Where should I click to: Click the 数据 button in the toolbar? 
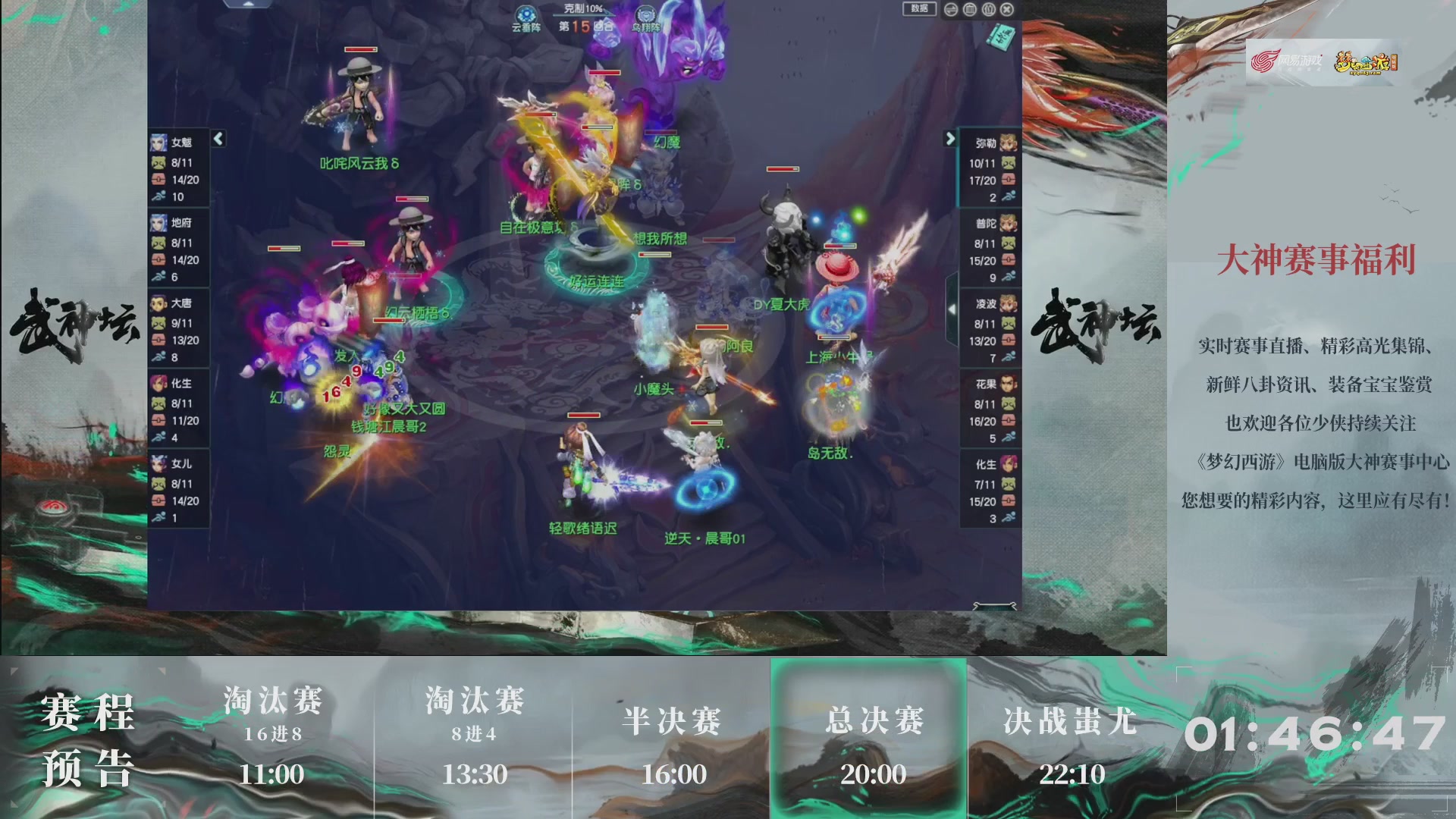[918, 9]
